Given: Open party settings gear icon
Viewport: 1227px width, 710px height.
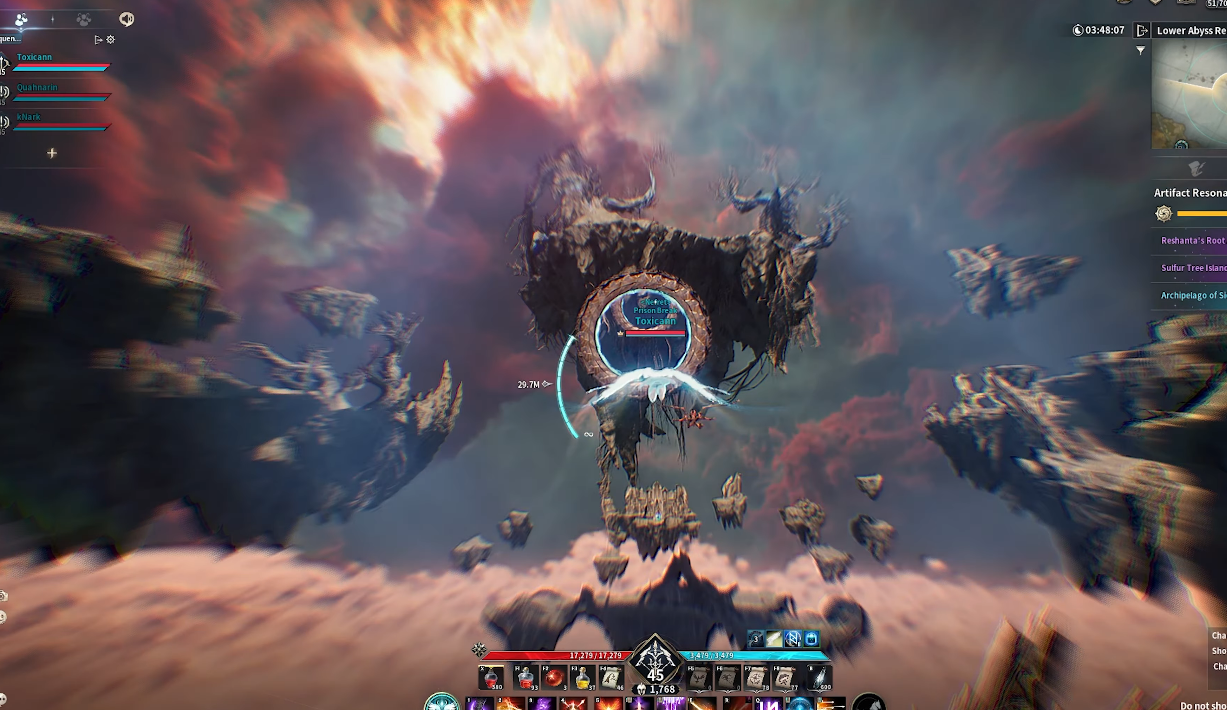Looking at the screenshot, I should (111, 40).
